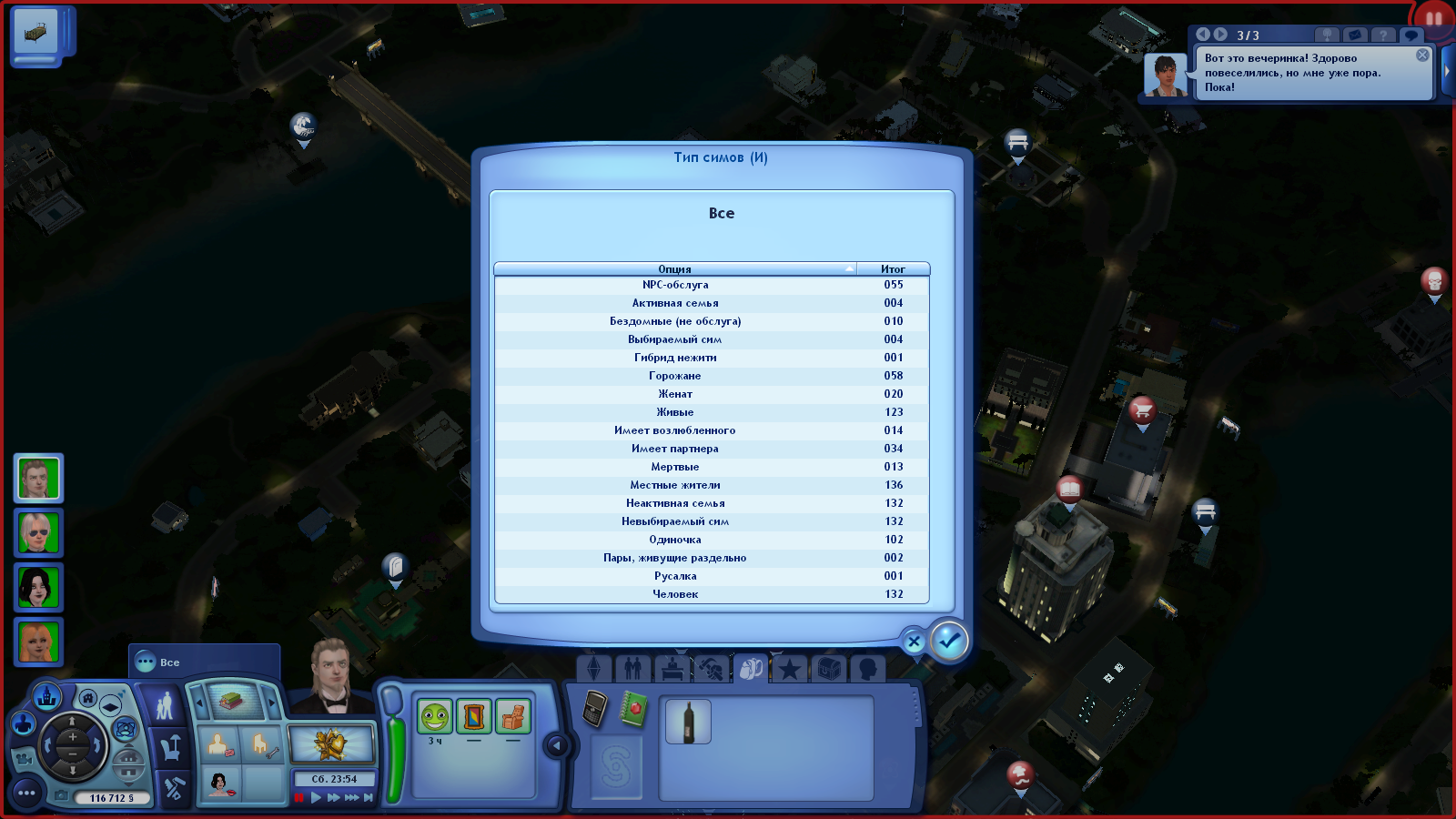
Task: Open the star lifetime rewards tab
Action: [789, 671]
